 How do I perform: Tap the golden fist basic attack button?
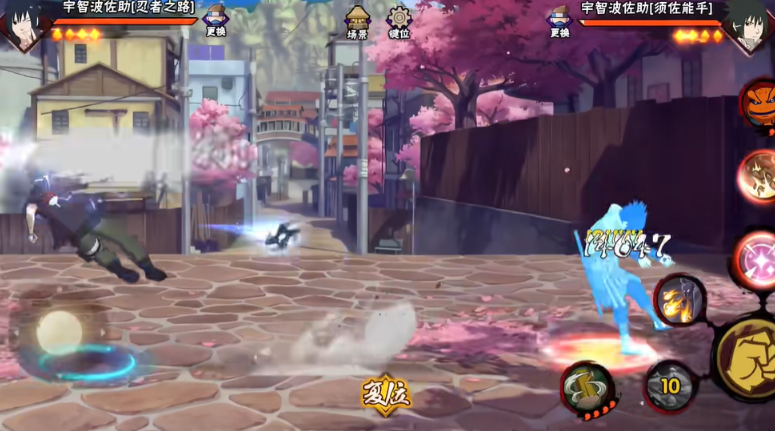click(749, 357)
